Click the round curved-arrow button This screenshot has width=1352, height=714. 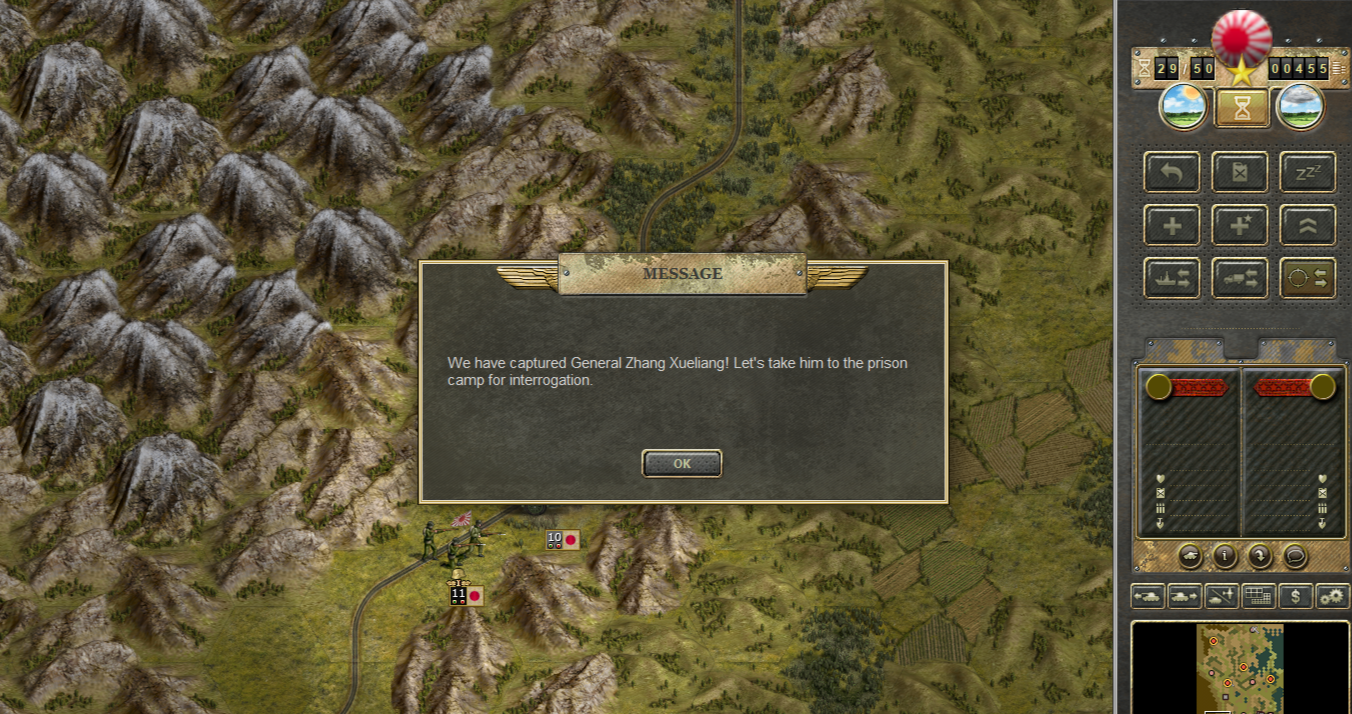1260,555
